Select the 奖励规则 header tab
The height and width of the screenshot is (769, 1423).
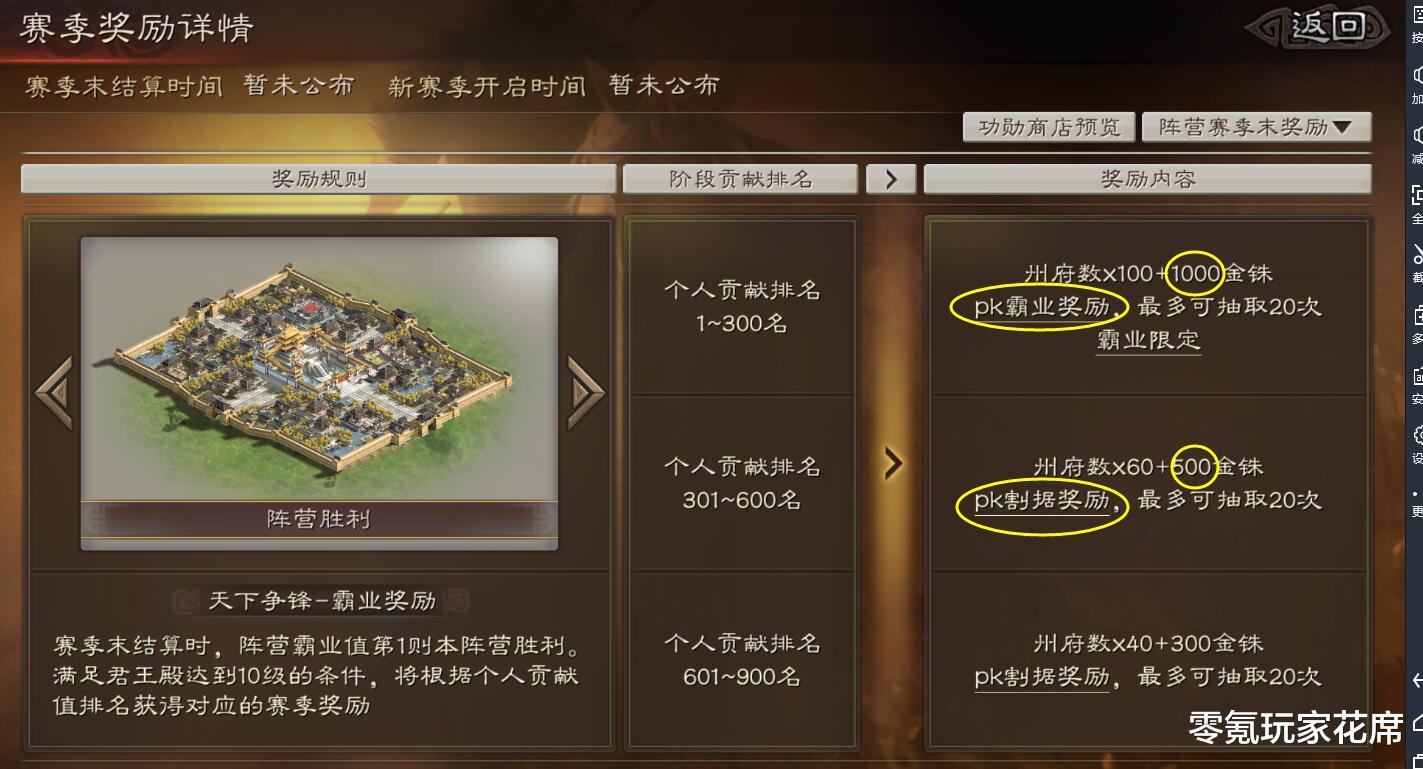(x=319, y=178)
